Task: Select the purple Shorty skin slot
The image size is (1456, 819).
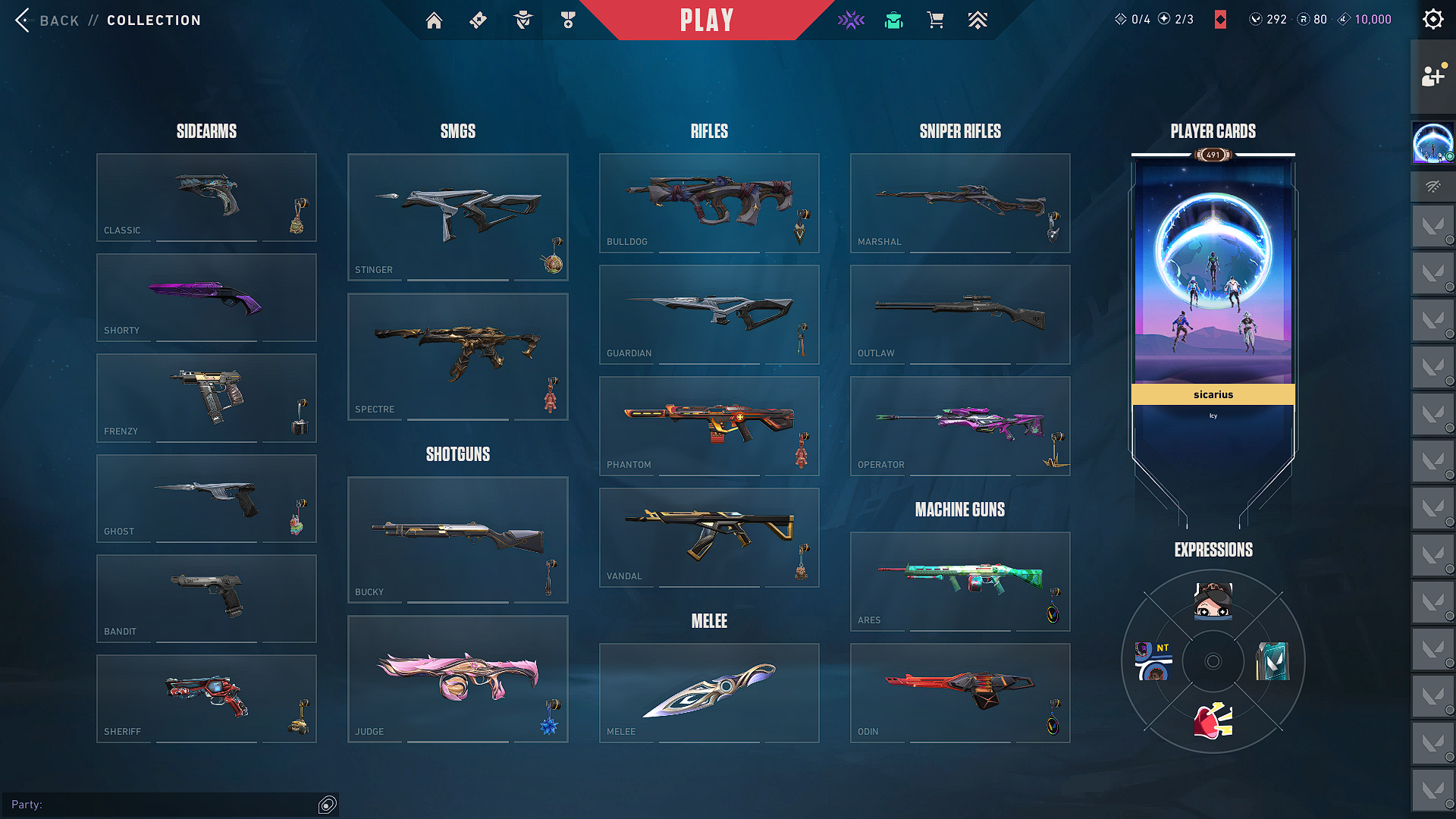Action: point(206,297)
